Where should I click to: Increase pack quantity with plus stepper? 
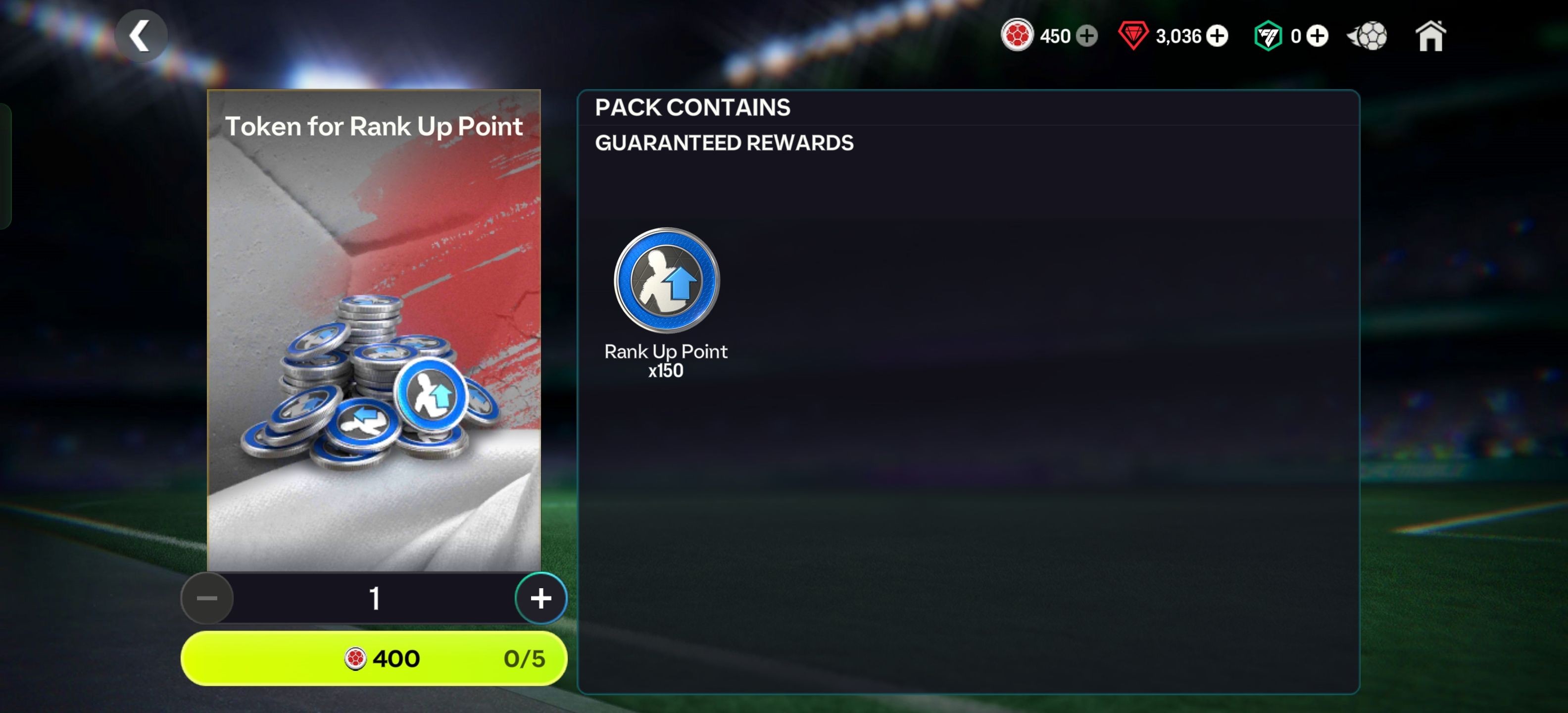(x=540, y=598)
